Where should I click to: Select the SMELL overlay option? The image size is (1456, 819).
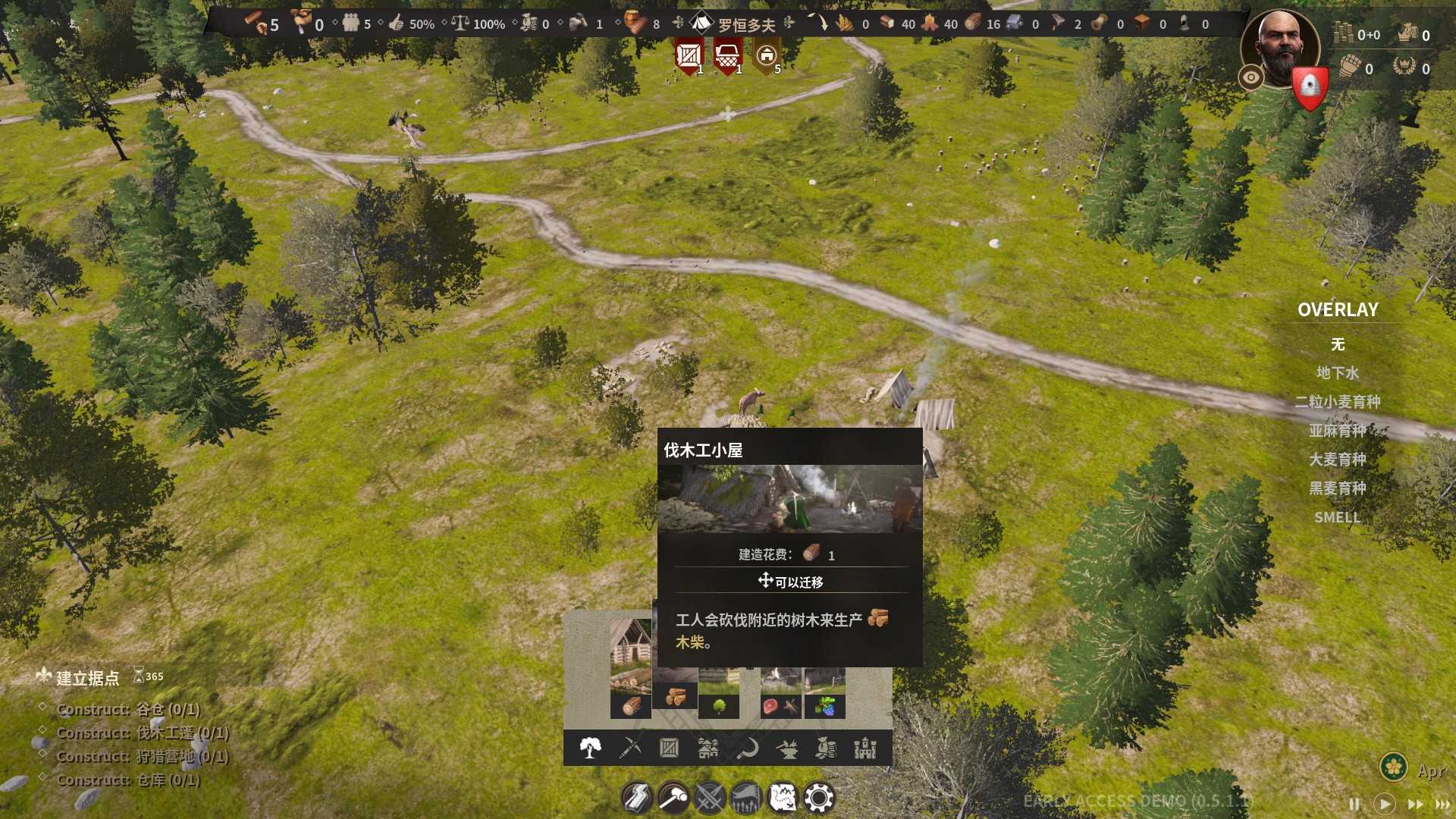1338,517
